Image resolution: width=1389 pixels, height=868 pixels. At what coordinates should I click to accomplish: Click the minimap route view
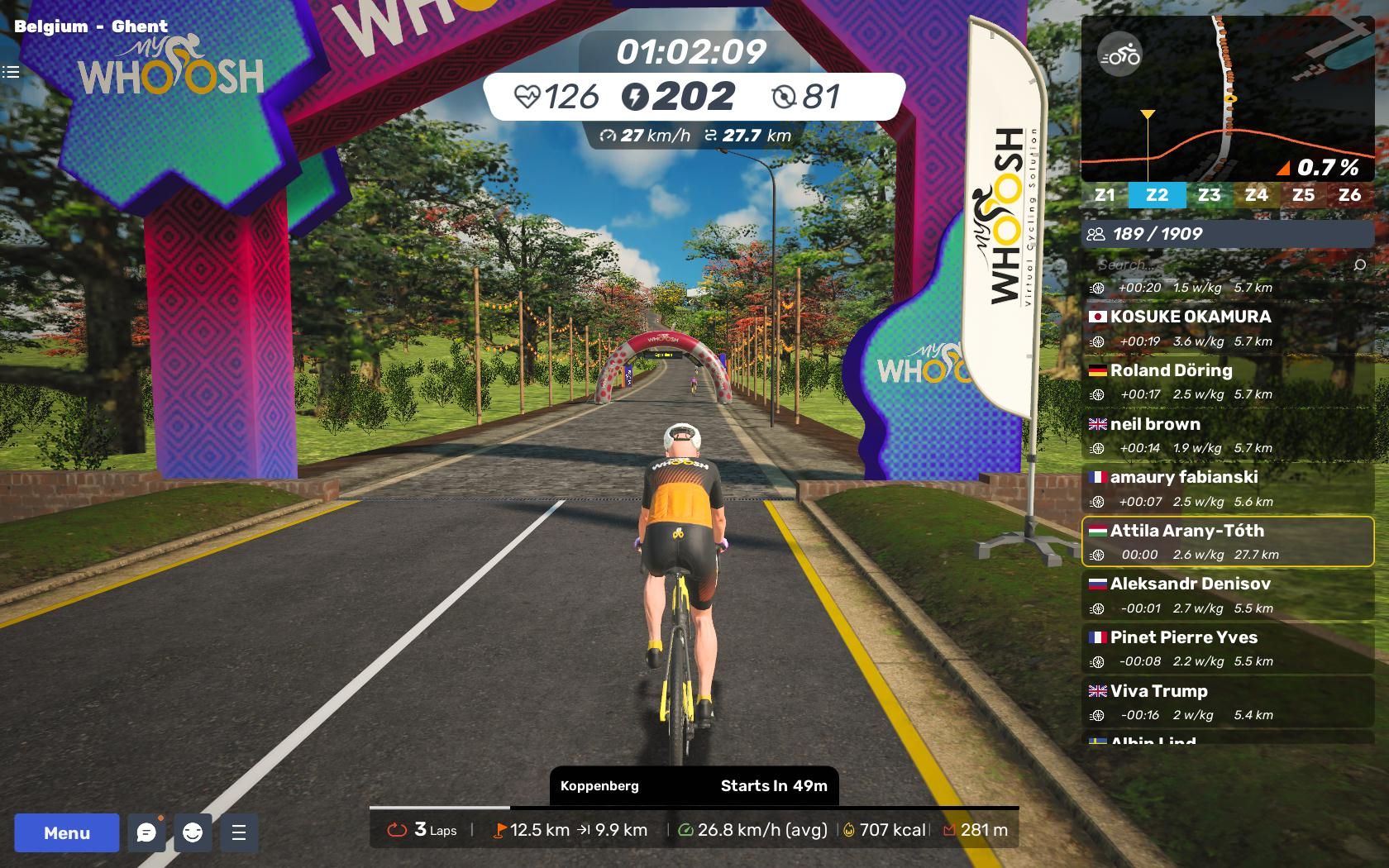(1228, 99)
